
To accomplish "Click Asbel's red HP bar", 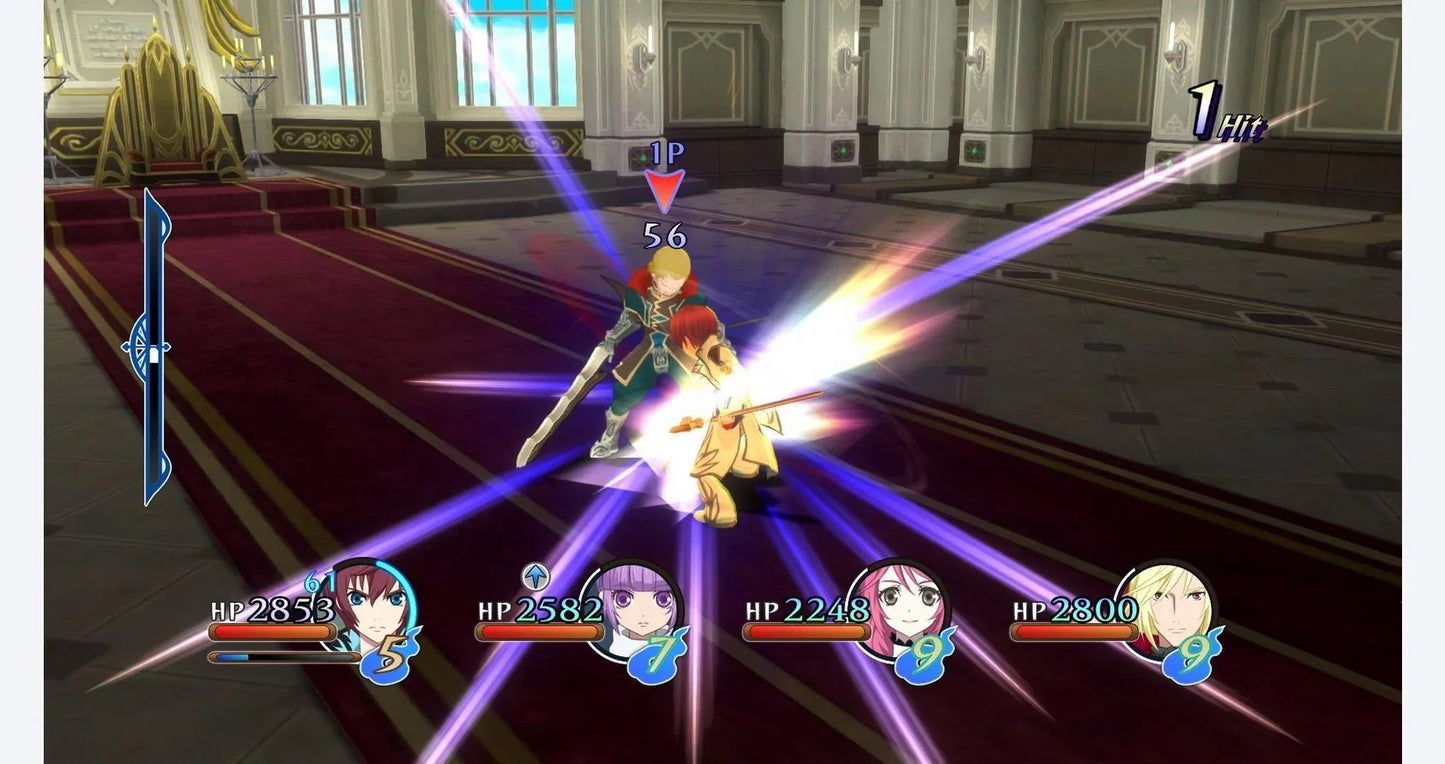I will pyautogui.click(x=270, y=631).
